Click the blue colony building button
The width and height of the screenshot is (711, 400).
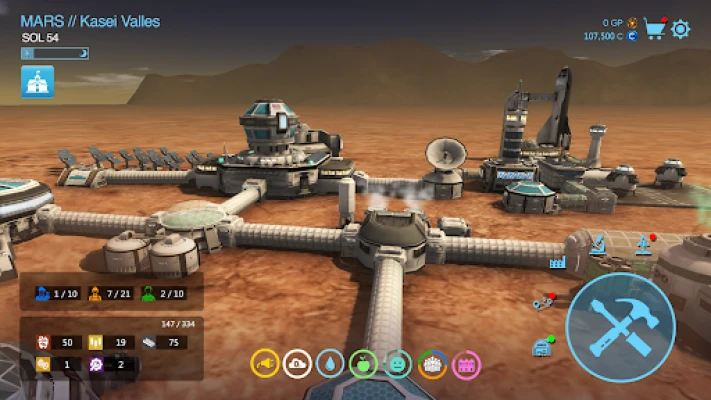point(38,82)
